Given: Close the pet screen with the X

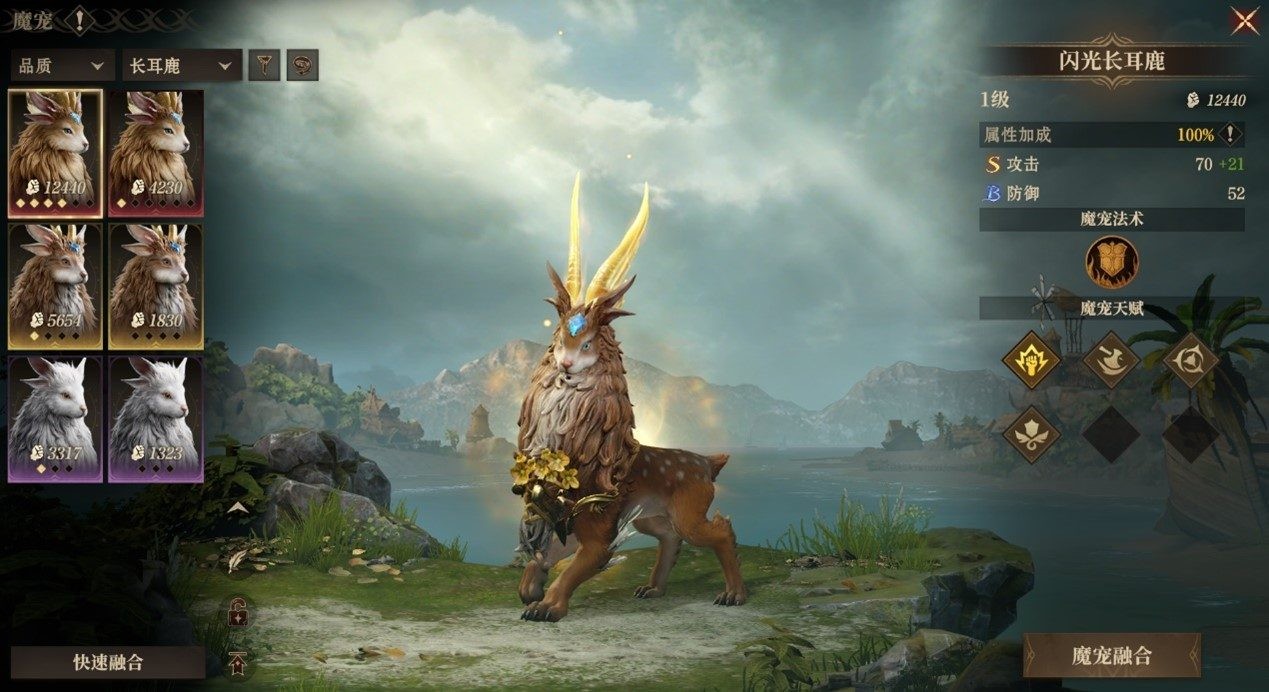Looking at the screenshot, I should point(1244,21).
